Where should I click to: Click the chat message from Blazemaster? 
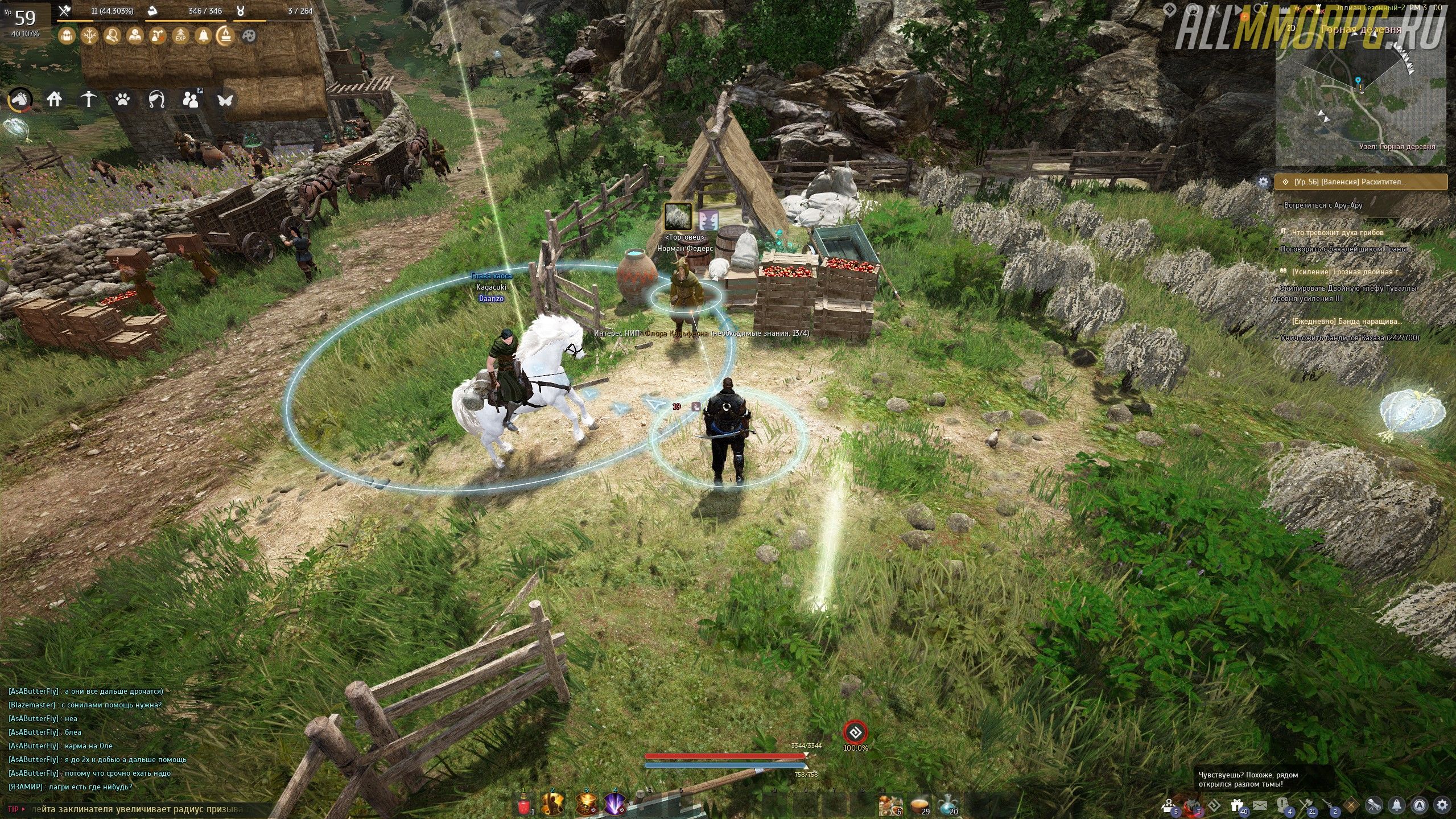(85, 705)
